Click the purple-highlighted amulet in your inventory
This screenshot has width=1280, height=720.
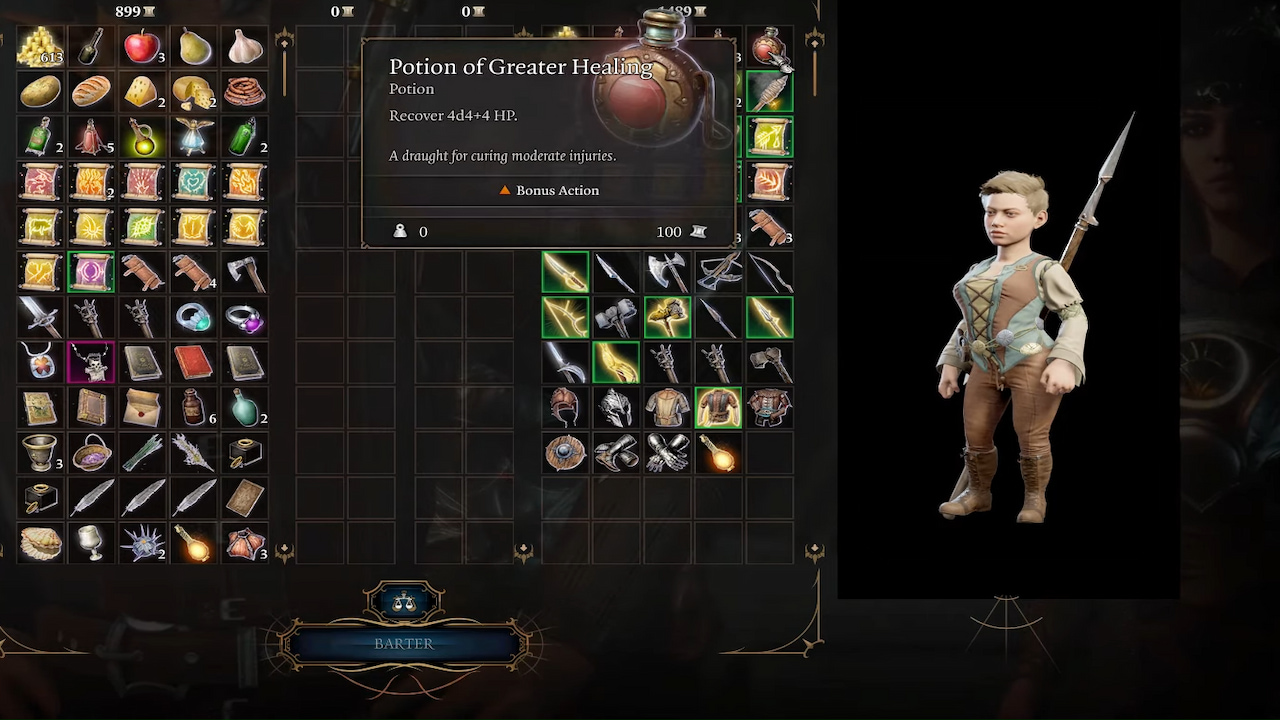(91, 362)
